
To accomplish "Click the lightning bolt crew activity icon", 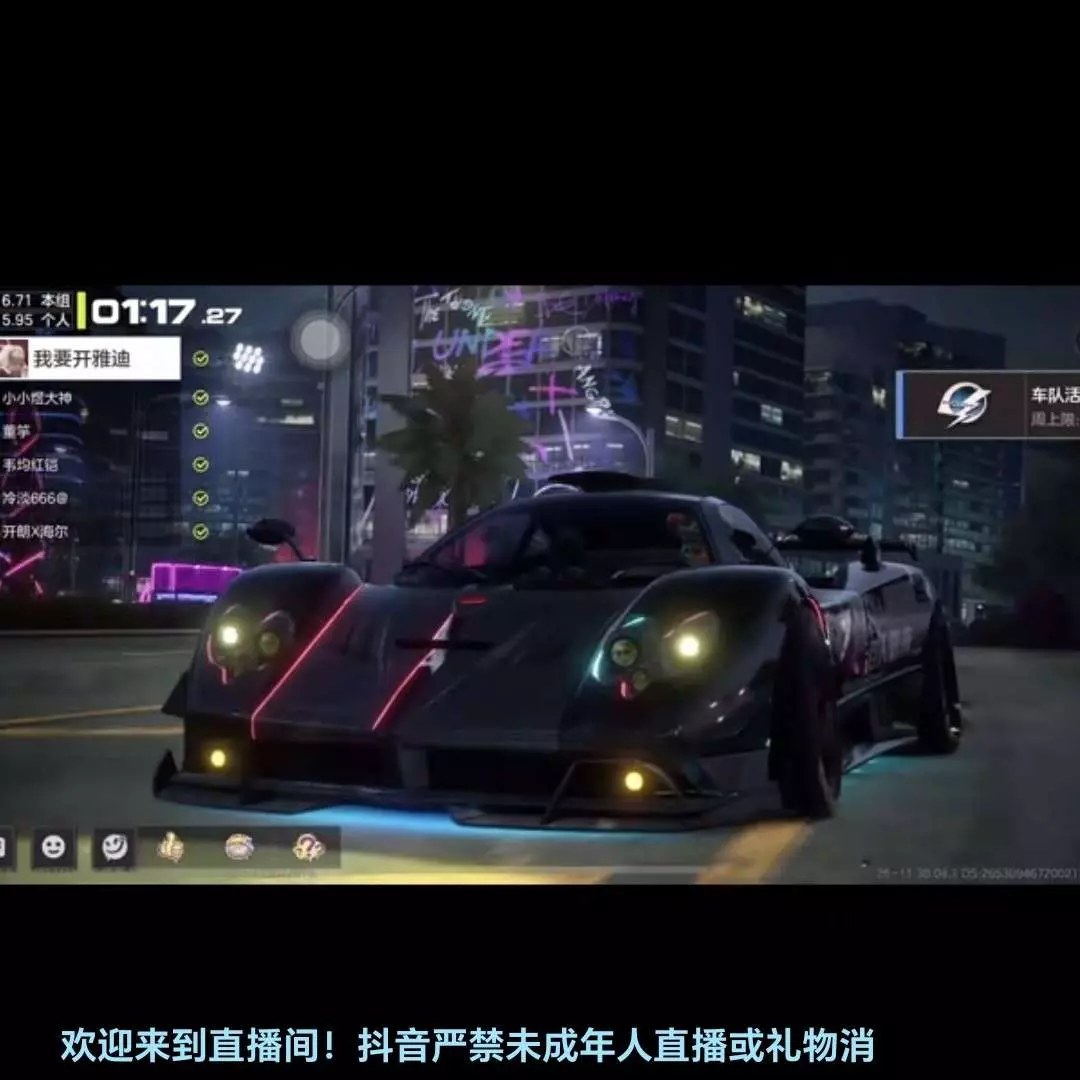I will 963,404.
